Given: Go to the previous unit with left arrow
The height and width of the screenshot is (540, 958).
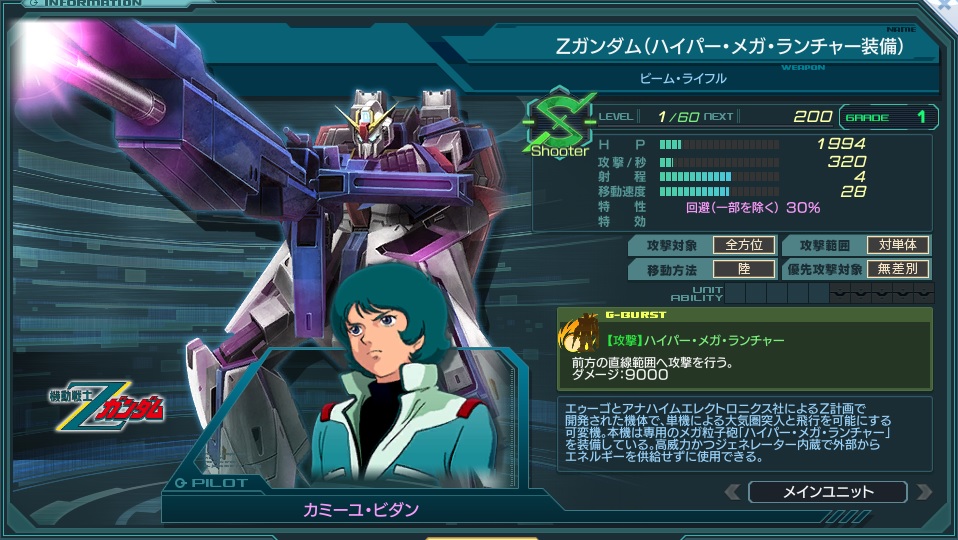Looking at the screenshot, I should (733, 492).
